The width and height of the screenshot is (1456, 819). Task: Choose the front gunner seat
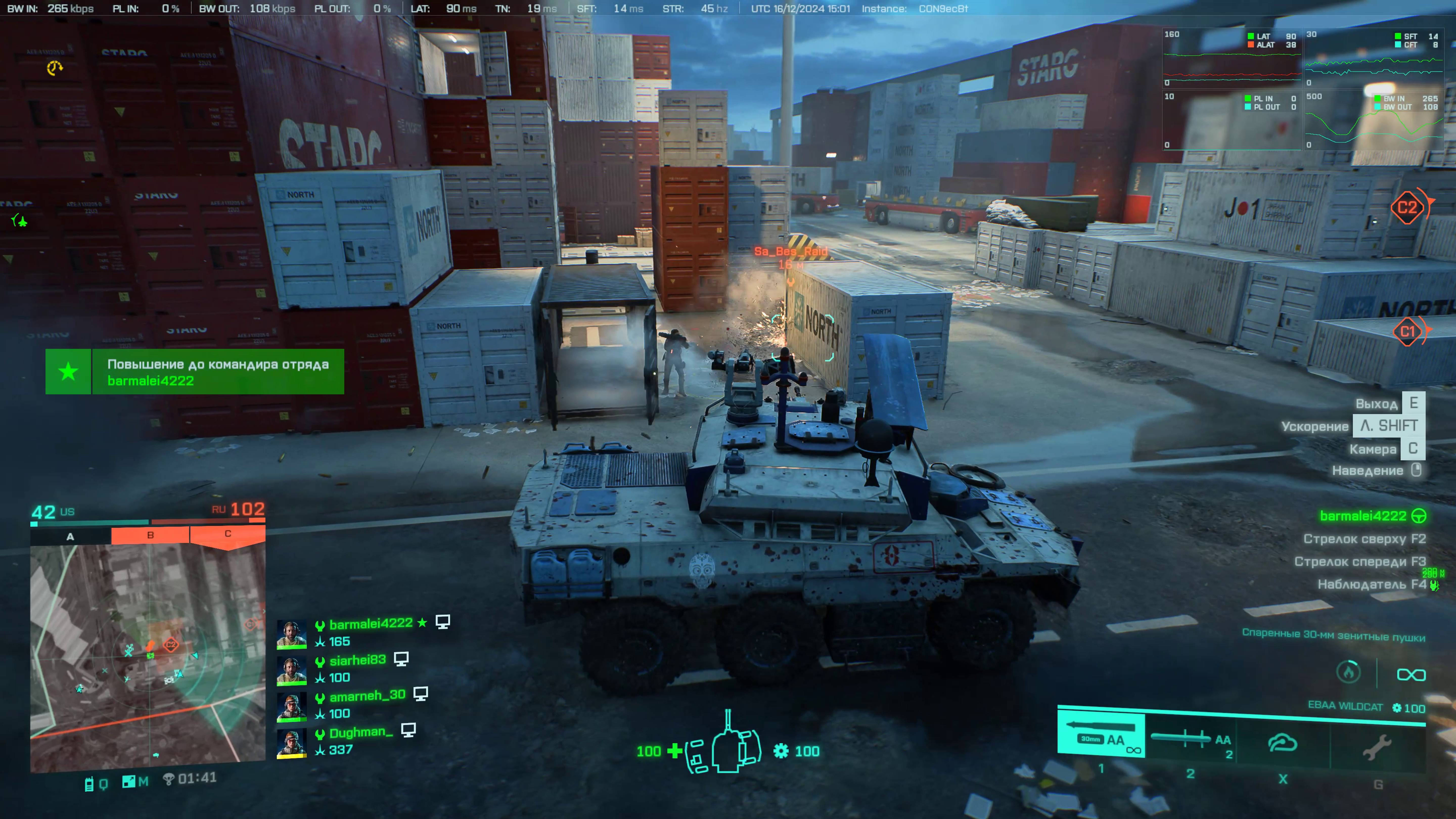[x=1359, y=561]
